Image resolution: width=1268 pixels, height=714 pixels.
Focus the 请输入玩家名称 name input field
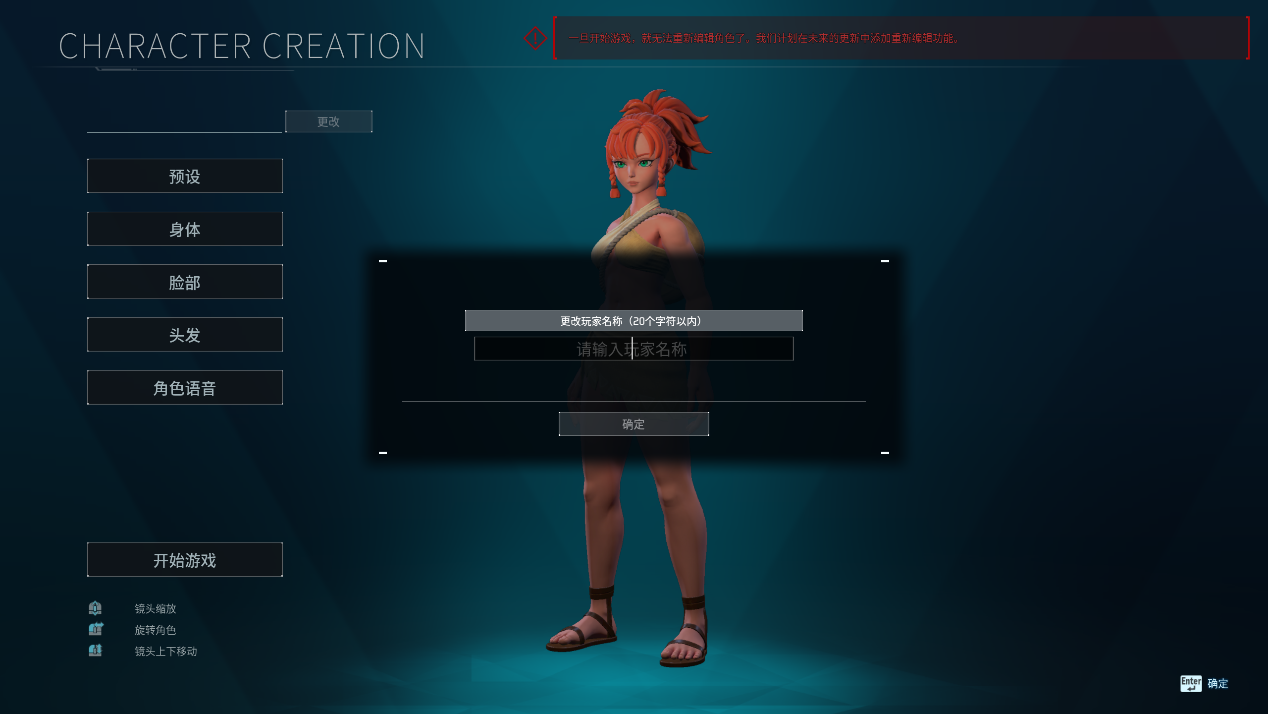633,349
